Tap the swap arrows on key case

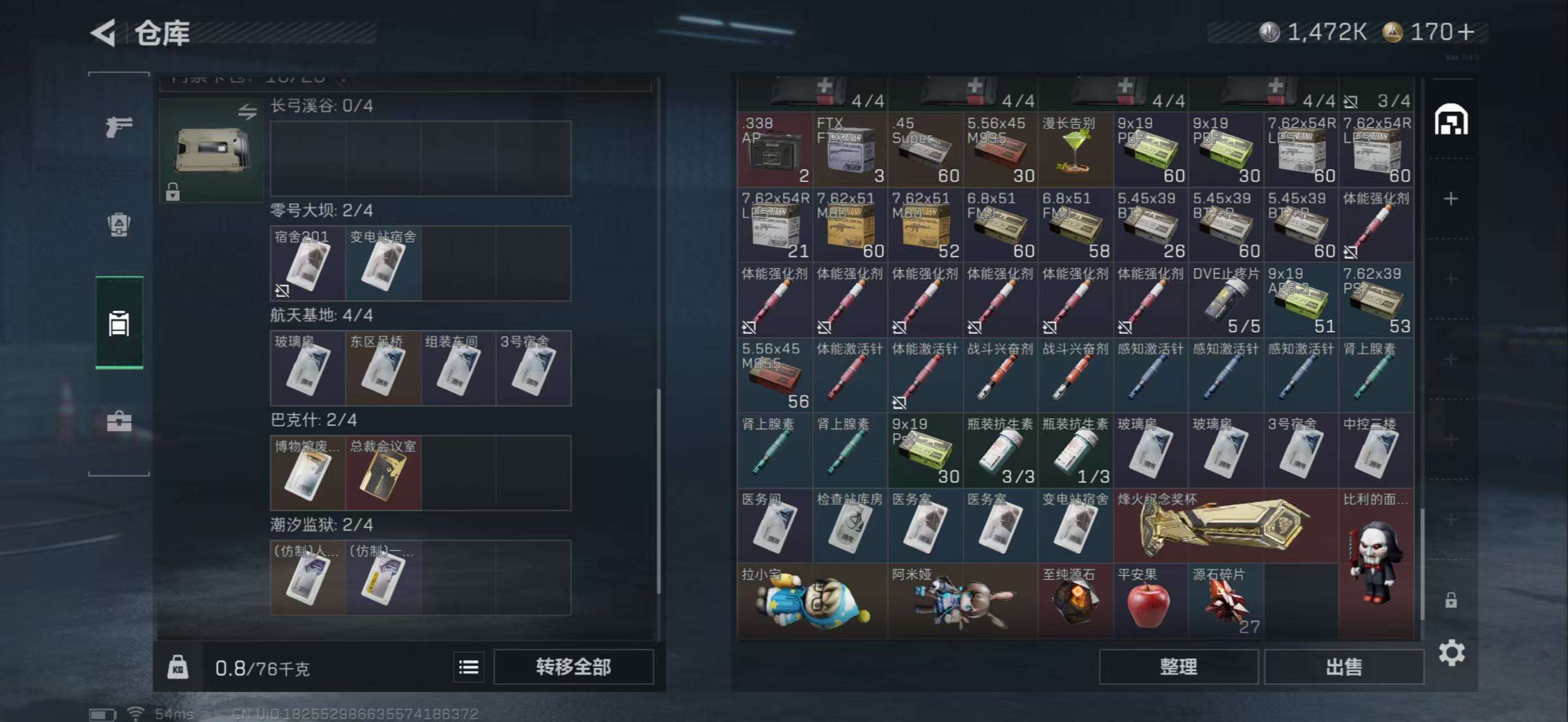247,112
